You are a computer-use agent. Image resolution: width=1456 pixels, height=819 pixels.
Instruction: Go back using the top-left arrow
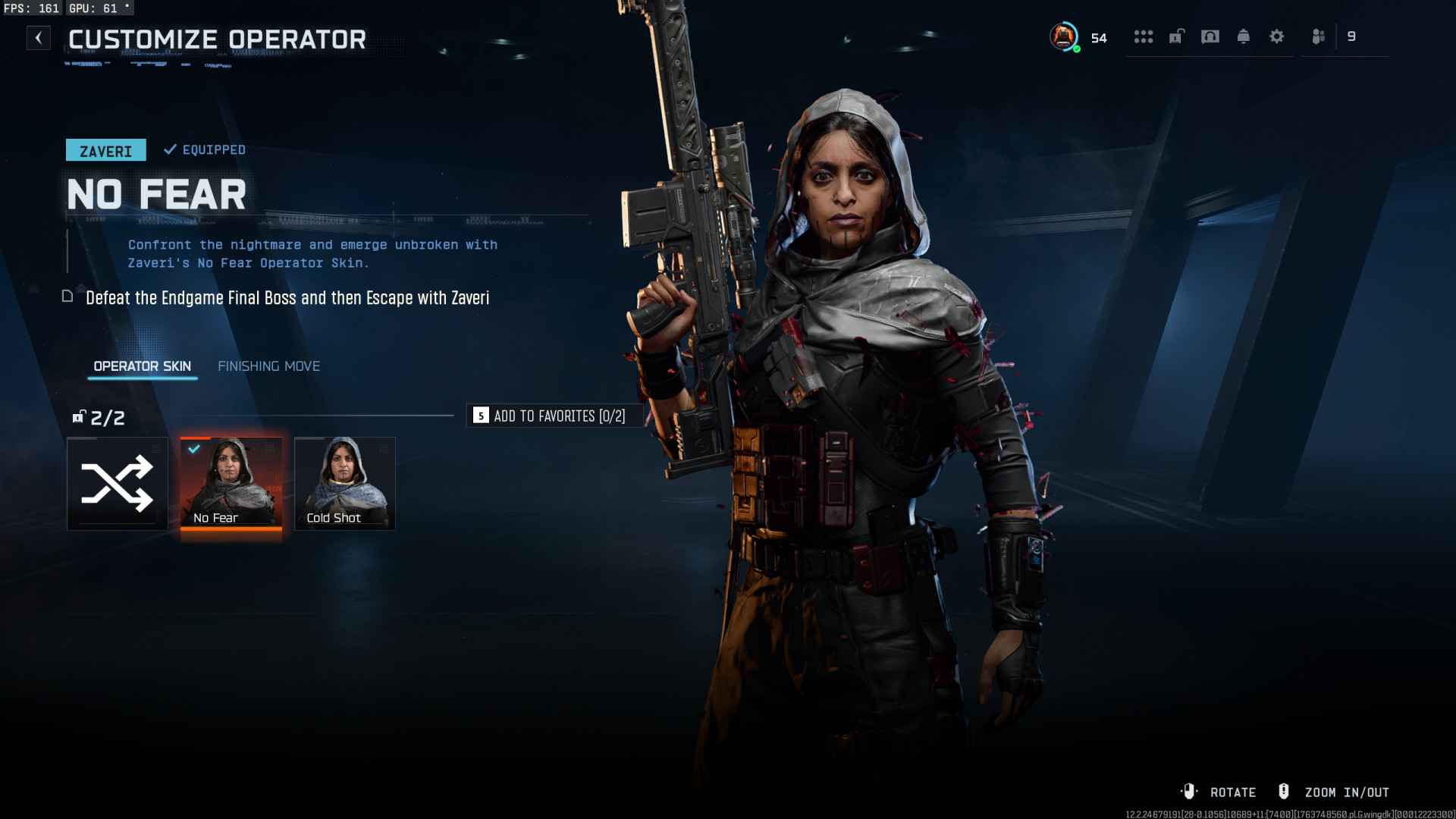click(x=39, y=38)
